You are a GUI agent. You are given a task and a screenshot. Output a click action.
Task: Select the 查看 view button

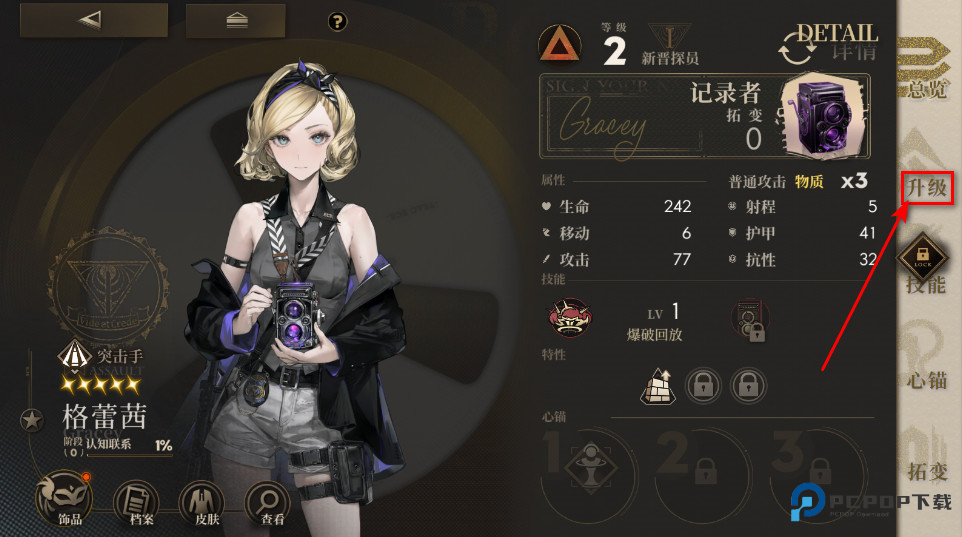pos(267,500)
